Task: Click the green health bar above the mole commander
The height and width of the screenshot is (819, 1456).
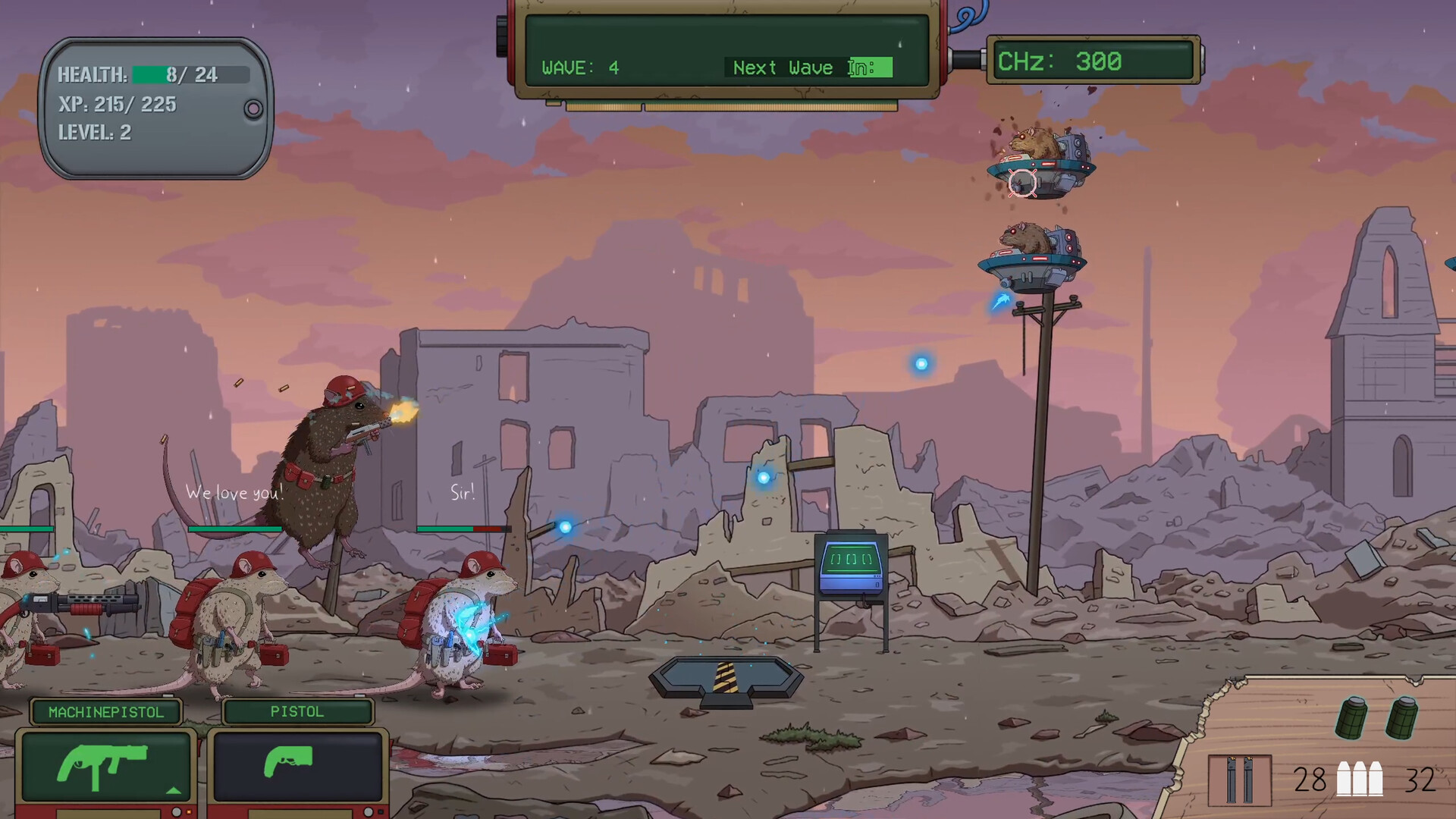Action: pyautogui.click(x=235, y=529)
